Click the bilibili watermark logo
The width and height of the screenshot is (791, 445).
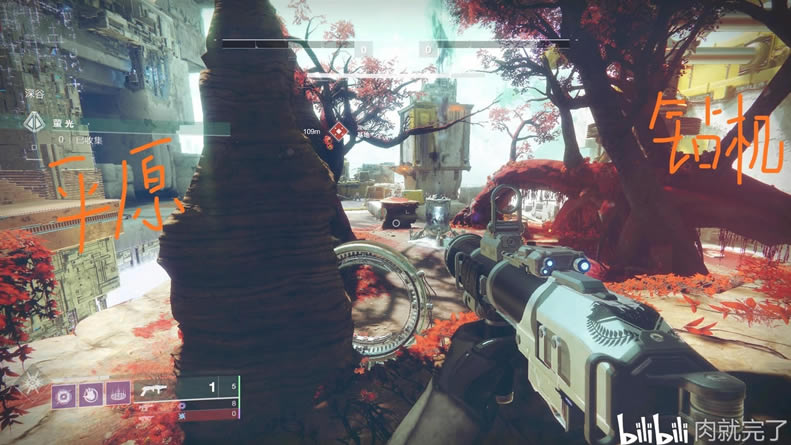click(652, 432)
